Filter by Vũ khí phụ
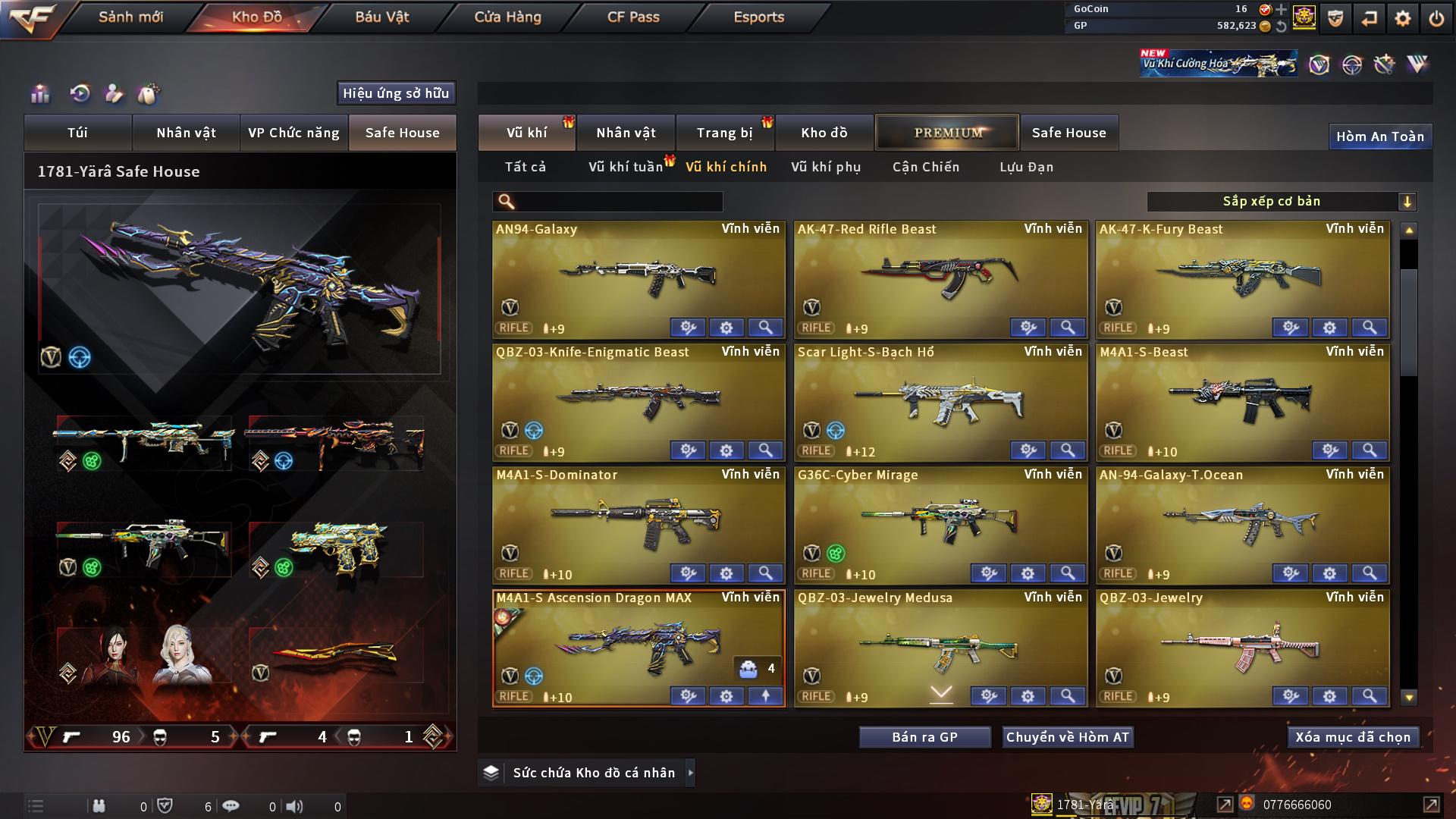This screenshot has width=1456, height=819. [826, 167]
